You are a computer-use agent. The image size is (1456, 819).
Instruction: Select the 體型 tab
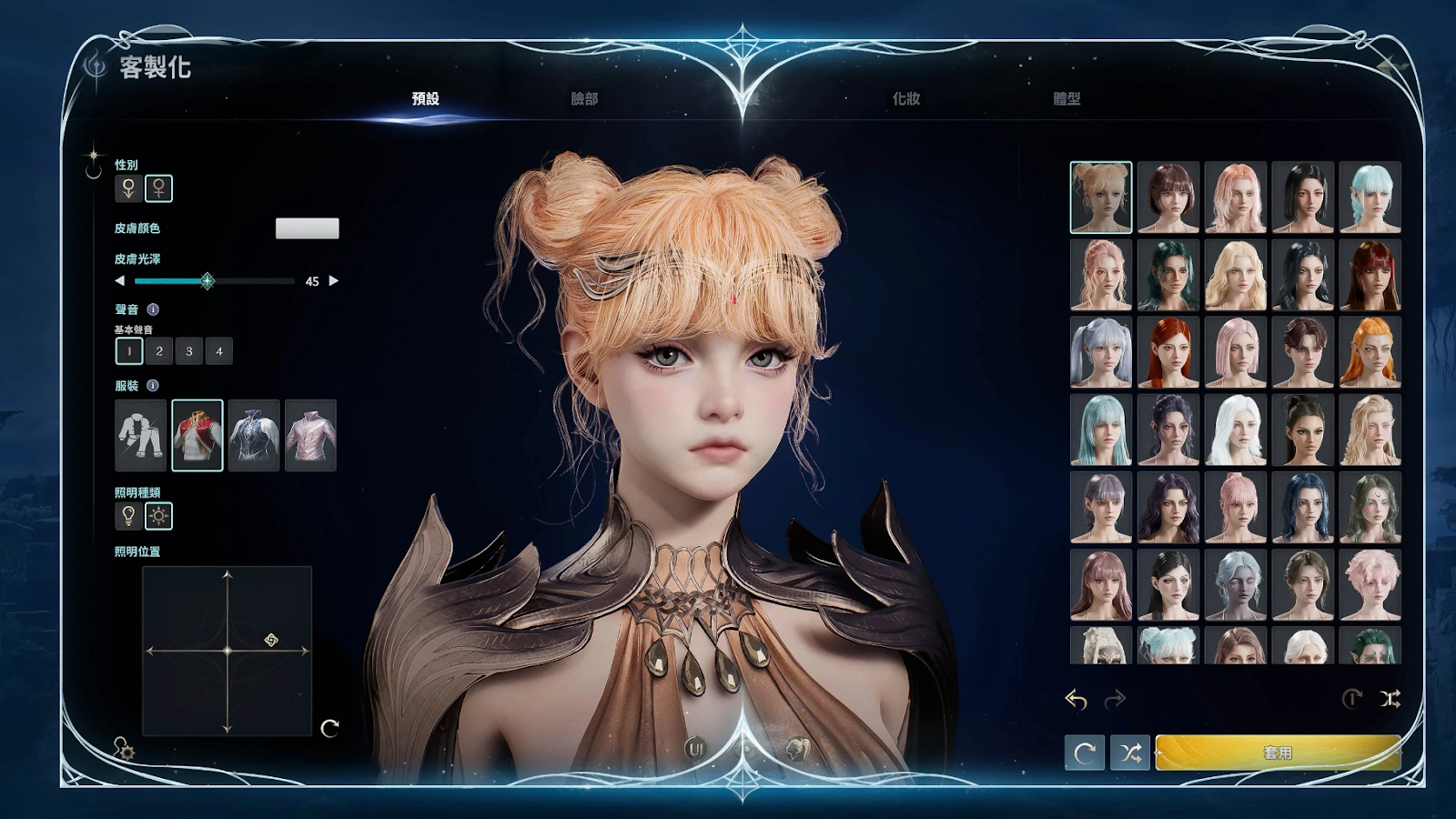[x=1067, y=98]
